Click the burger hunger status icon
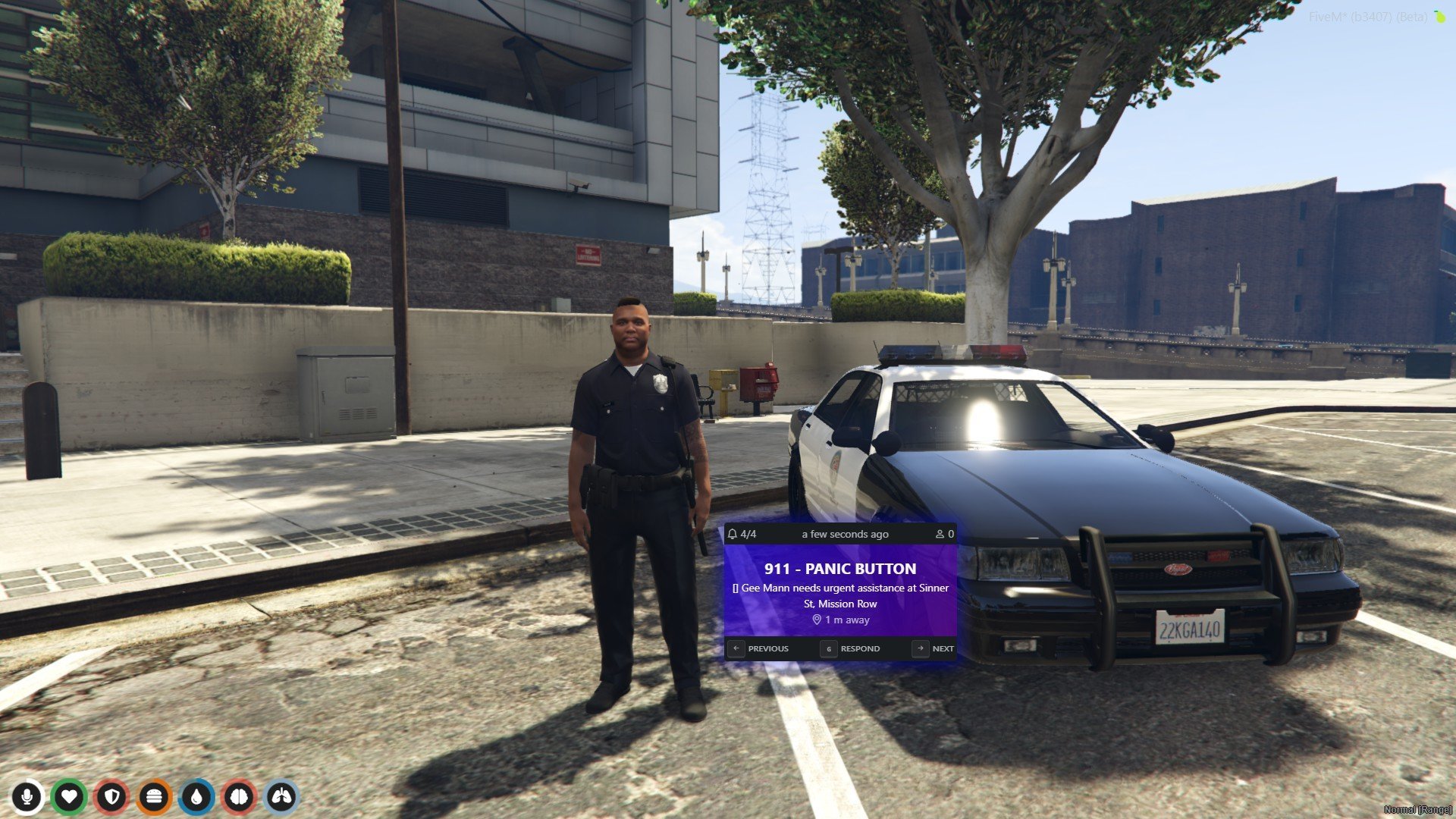 (155, 797)
